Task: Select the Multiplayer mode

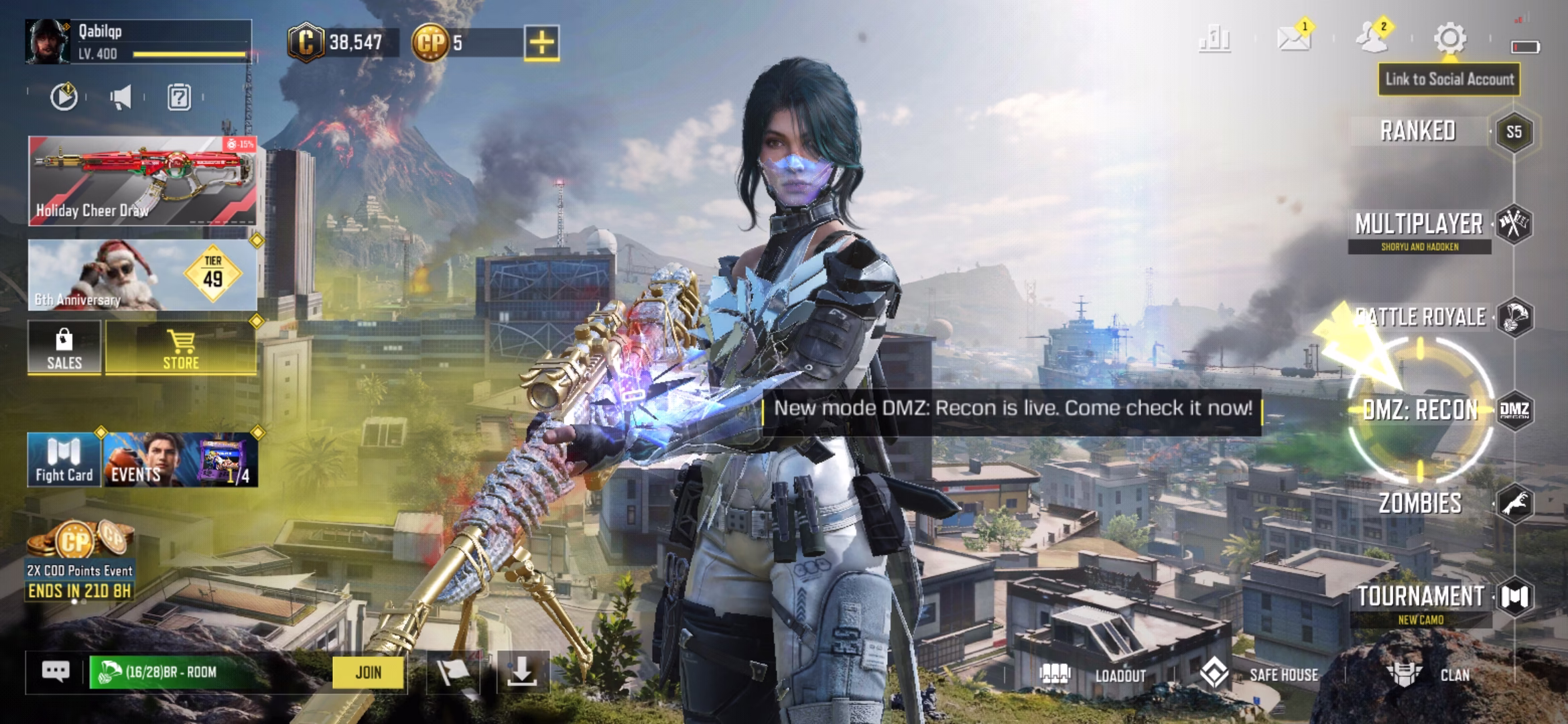Action: point(1419,225)
